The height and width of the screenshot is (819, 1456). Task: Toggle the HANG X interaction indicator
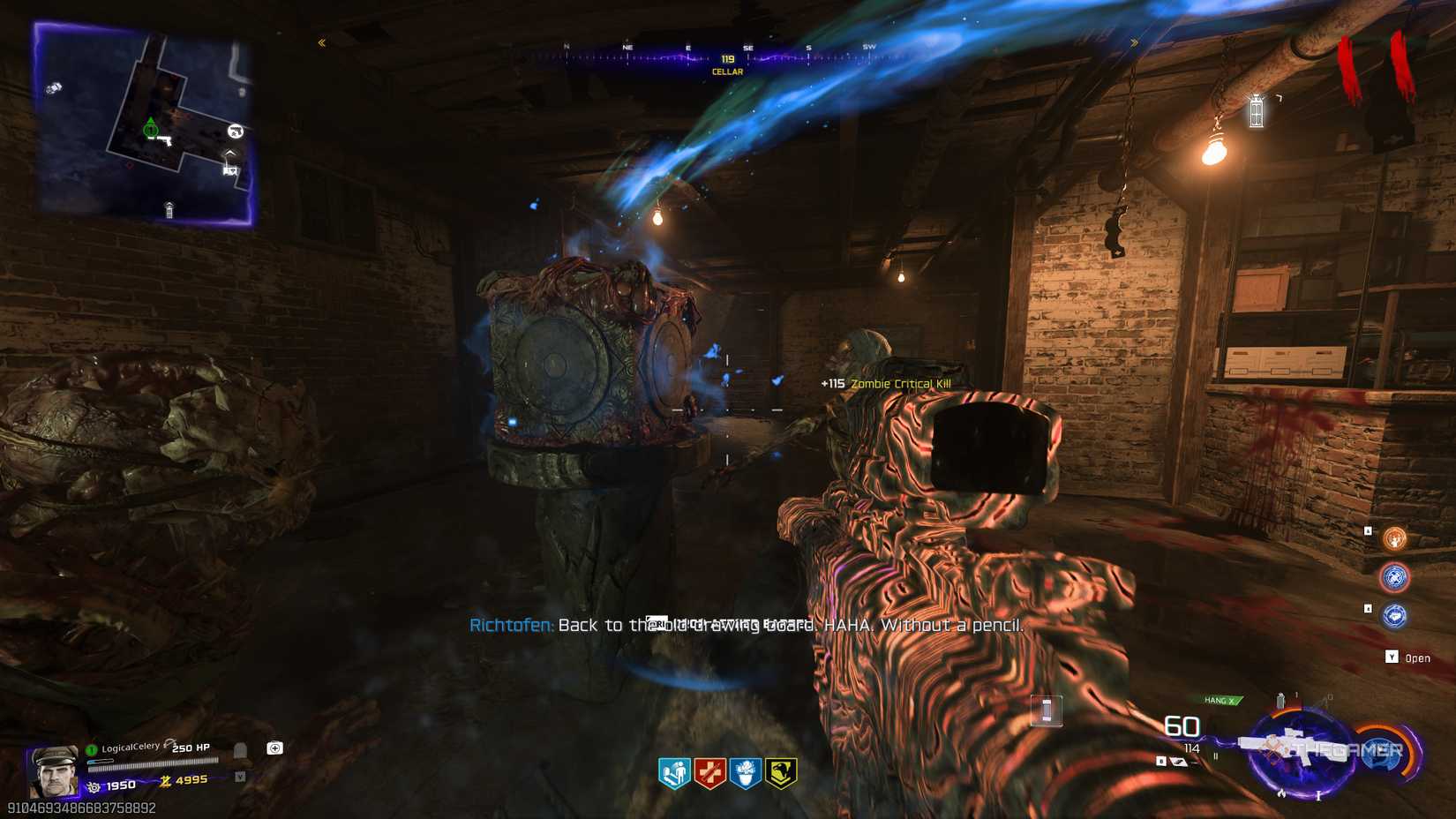click(x=1222, y=698)
